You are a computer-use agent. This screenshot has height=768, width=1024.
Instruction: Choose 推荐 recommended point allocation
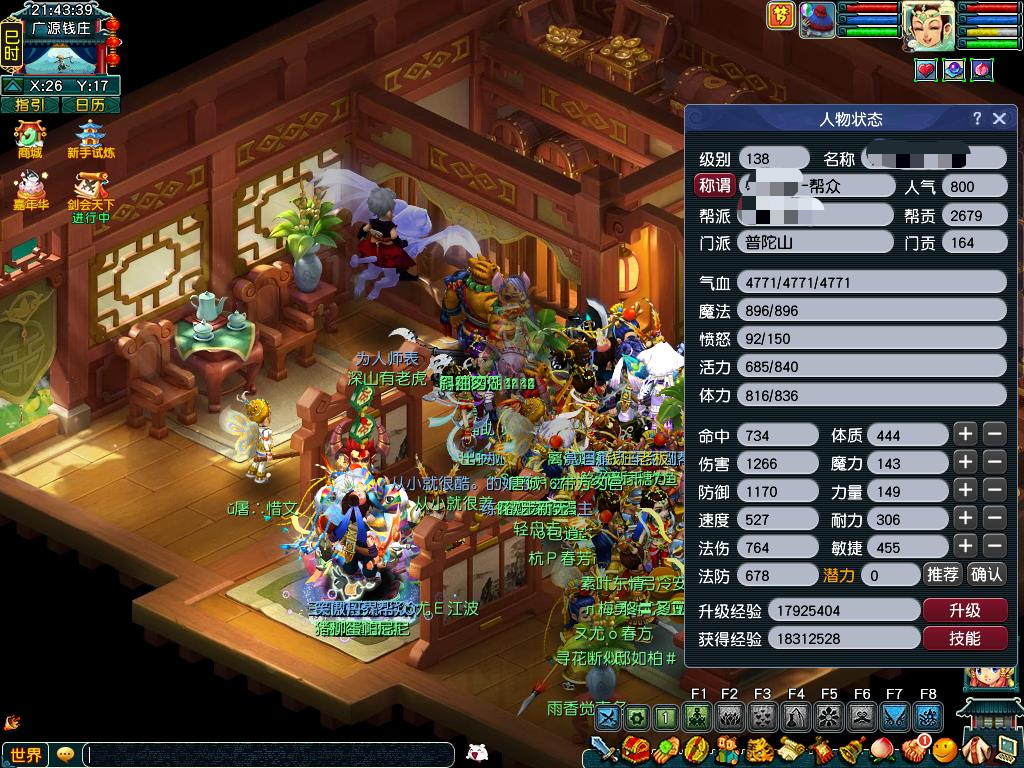point(942,575)
